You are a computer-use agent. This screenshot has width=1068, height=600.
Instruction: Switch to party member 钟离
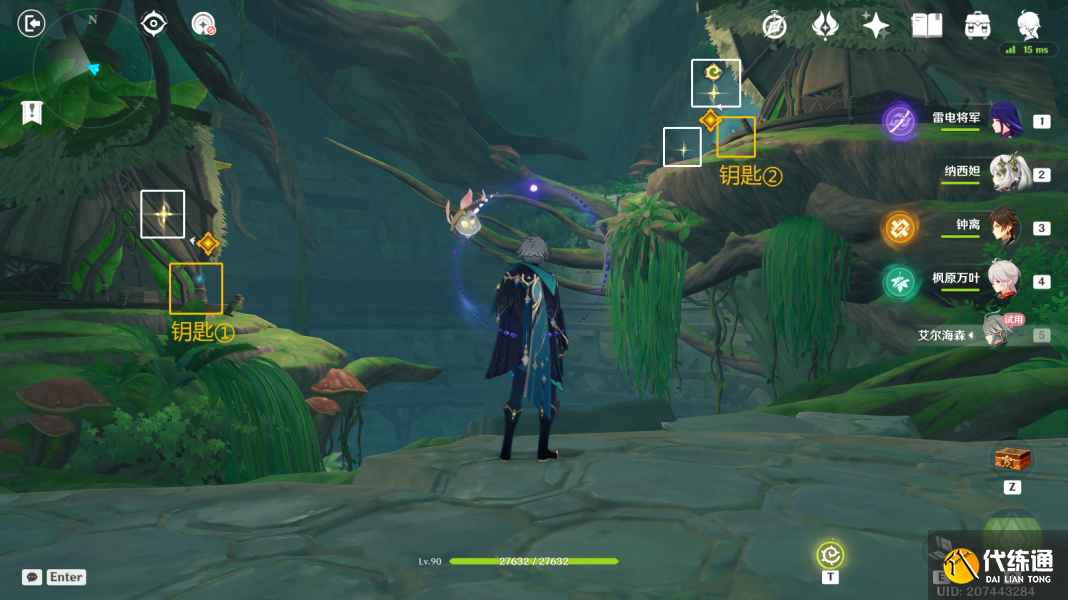click(1003, 228)
